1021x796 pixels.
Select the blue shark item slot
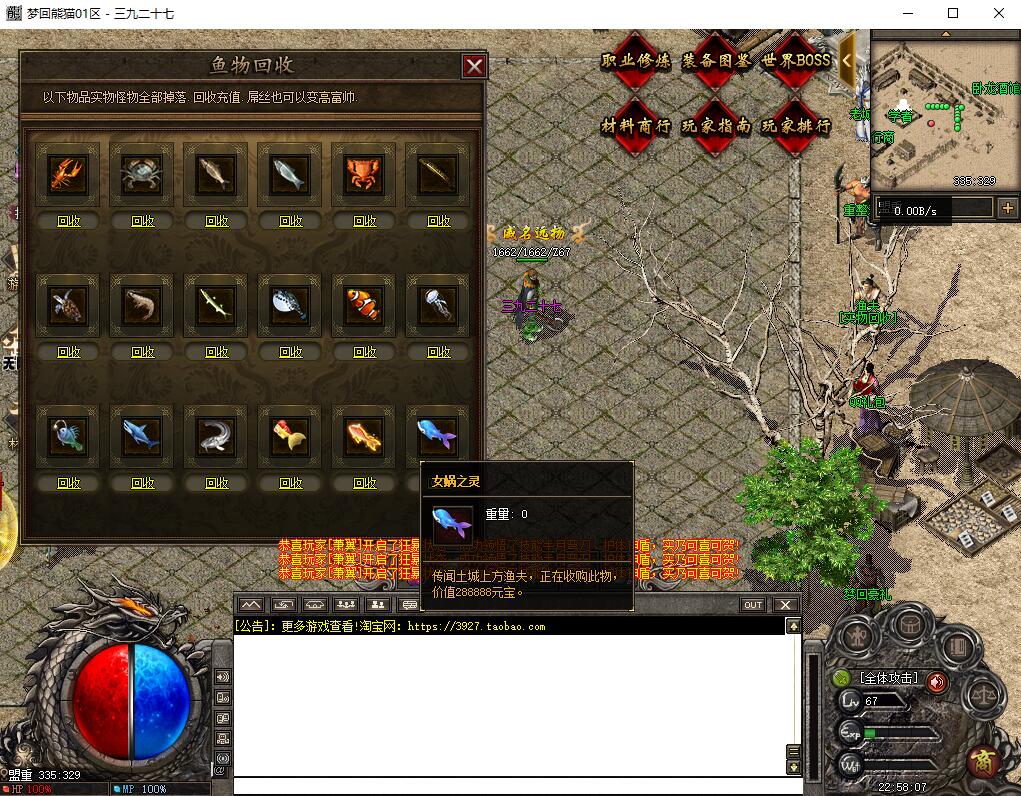[x=142, y=436]
